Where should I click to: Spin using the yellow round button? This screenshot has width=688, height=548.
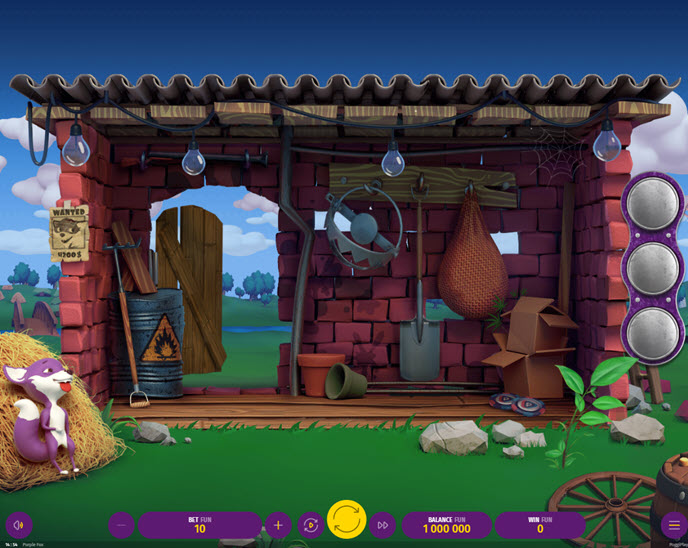click(347, 520)
